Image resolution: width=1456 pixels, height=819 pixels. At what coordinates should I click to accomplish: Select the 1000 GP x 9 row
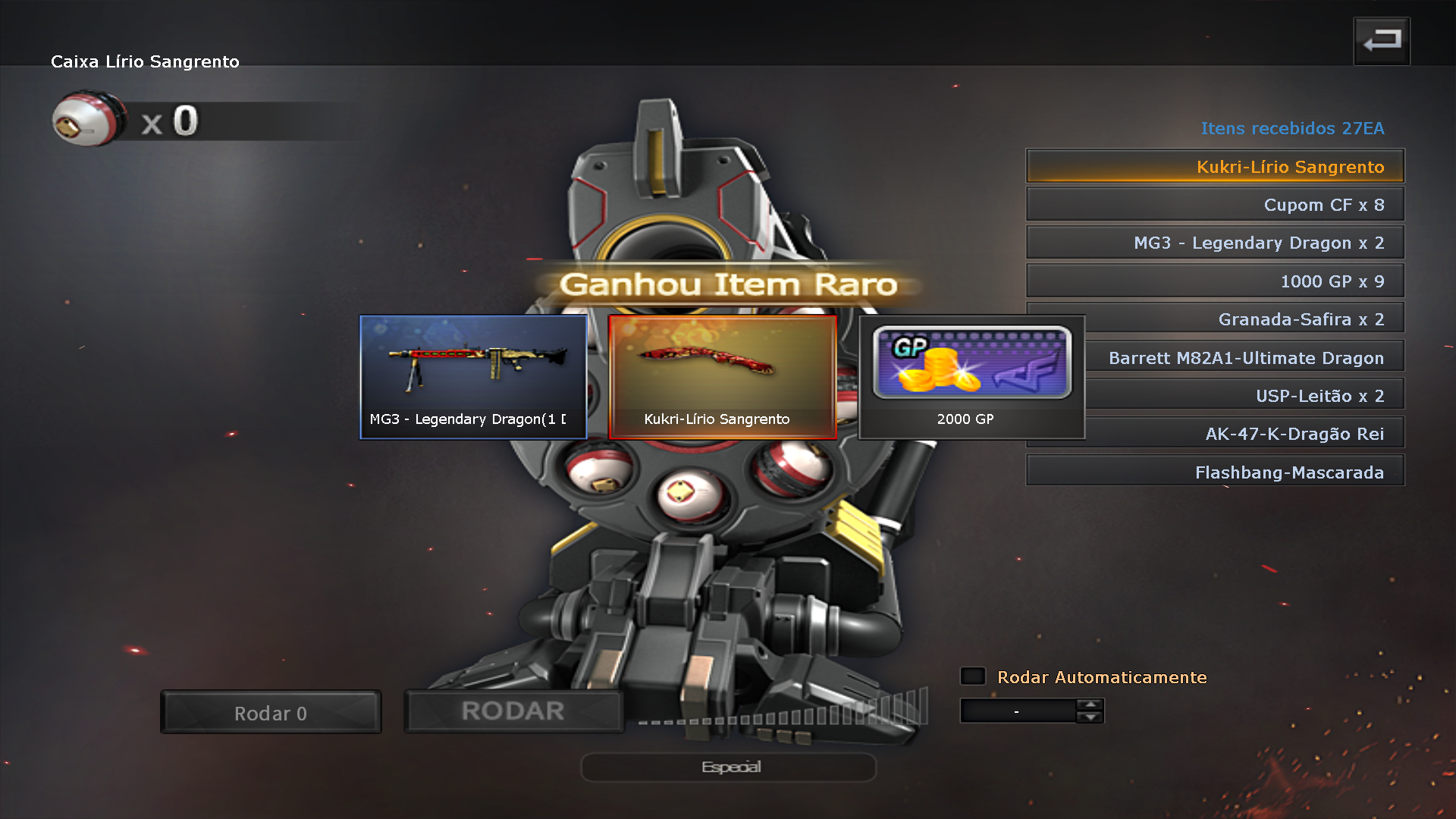click(1215, 281)
